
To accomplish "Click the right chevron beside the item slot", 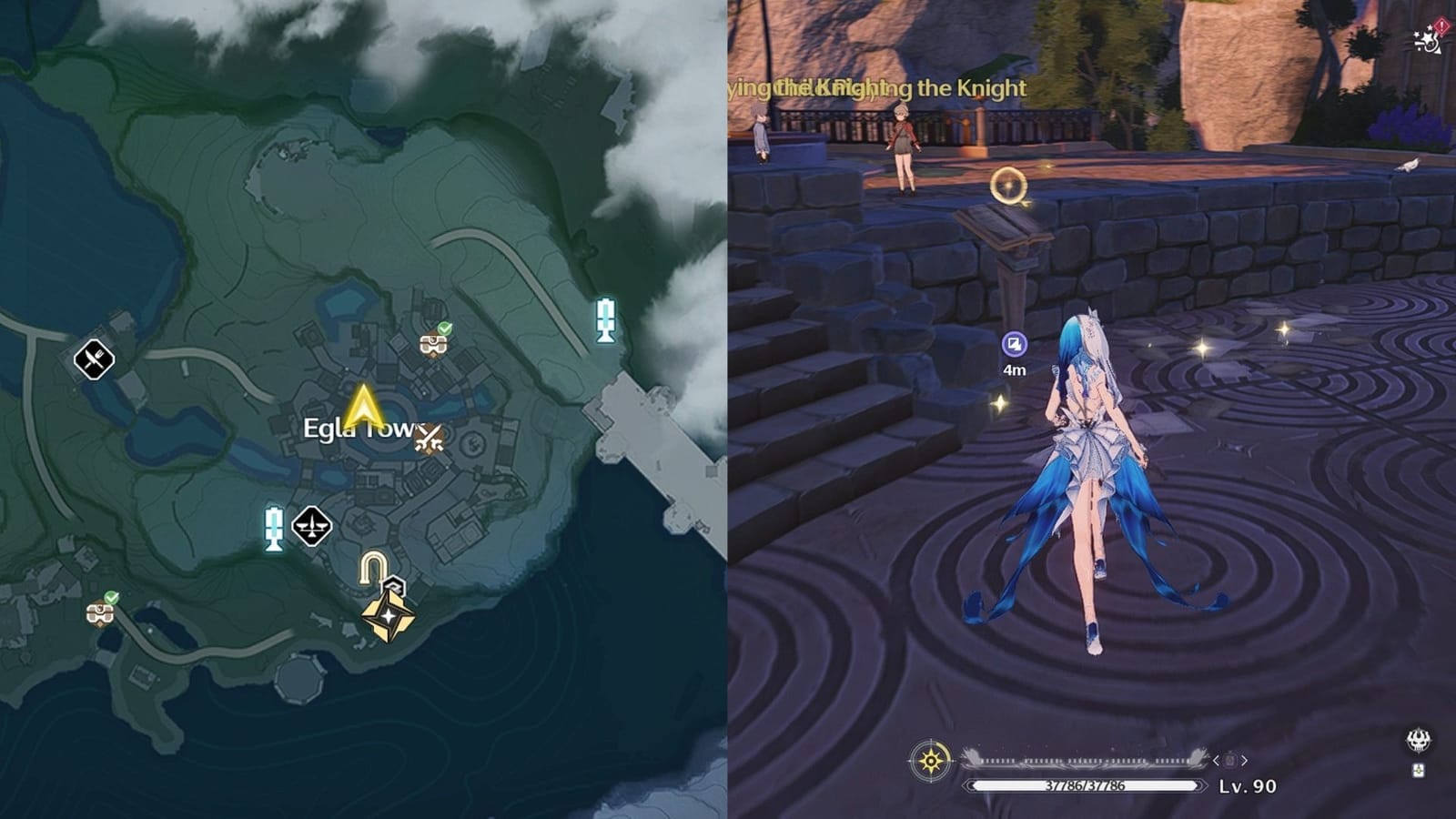I will pyautogui.click(x=1244, y=761).
